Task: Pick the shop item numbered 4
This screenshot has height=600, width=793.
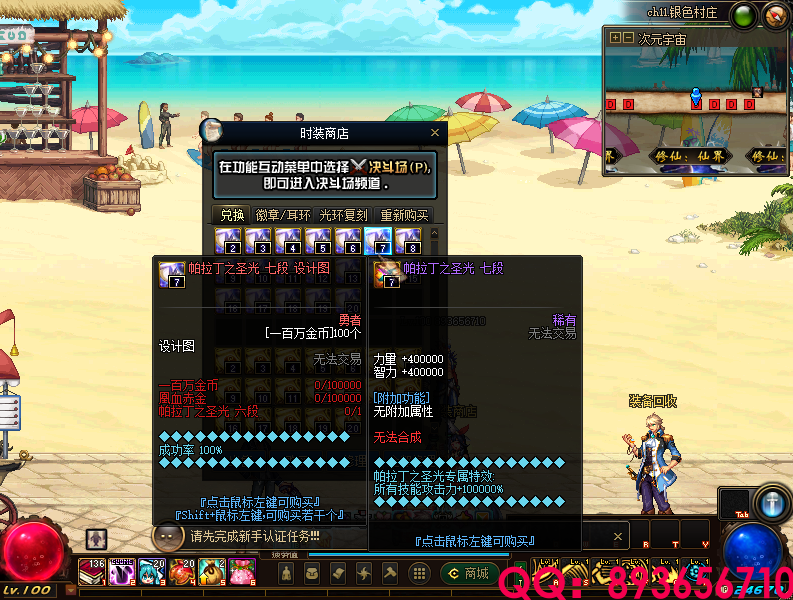Action: (288, 241)
